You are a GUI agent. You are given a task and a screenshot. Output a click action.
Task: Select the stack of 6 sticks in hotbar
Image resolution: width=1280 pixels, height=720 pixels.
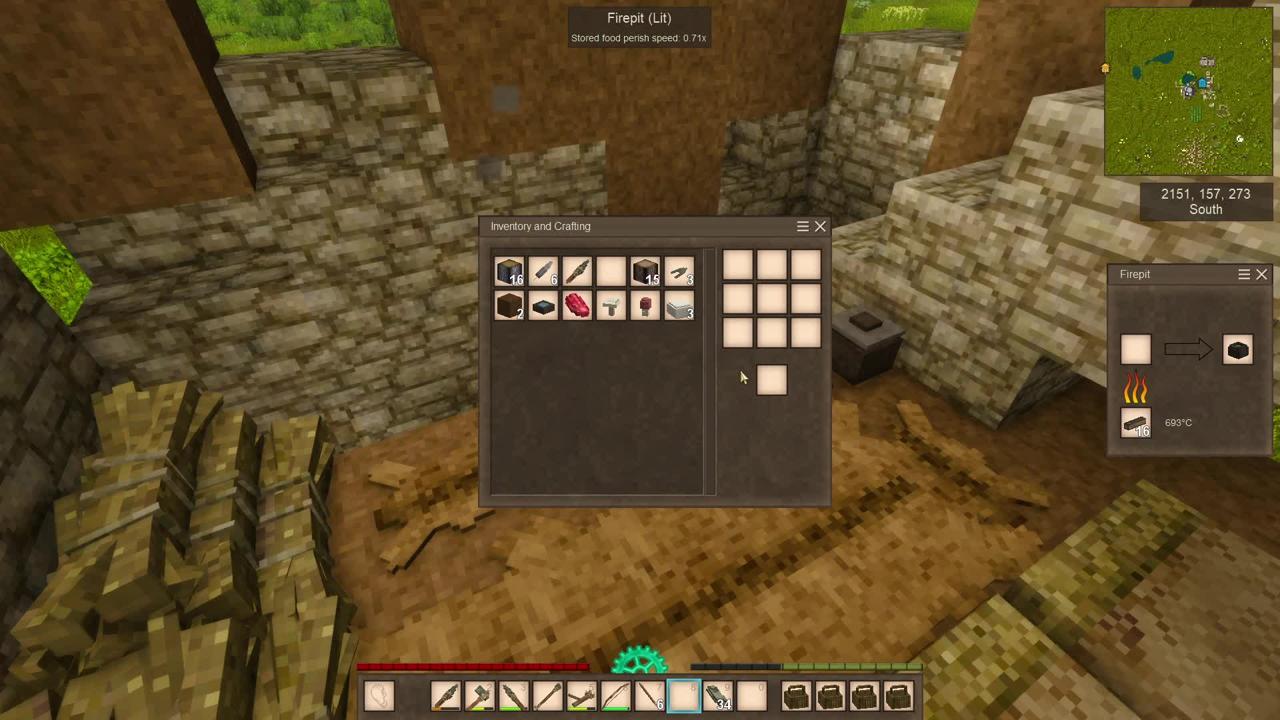[650, 696]
